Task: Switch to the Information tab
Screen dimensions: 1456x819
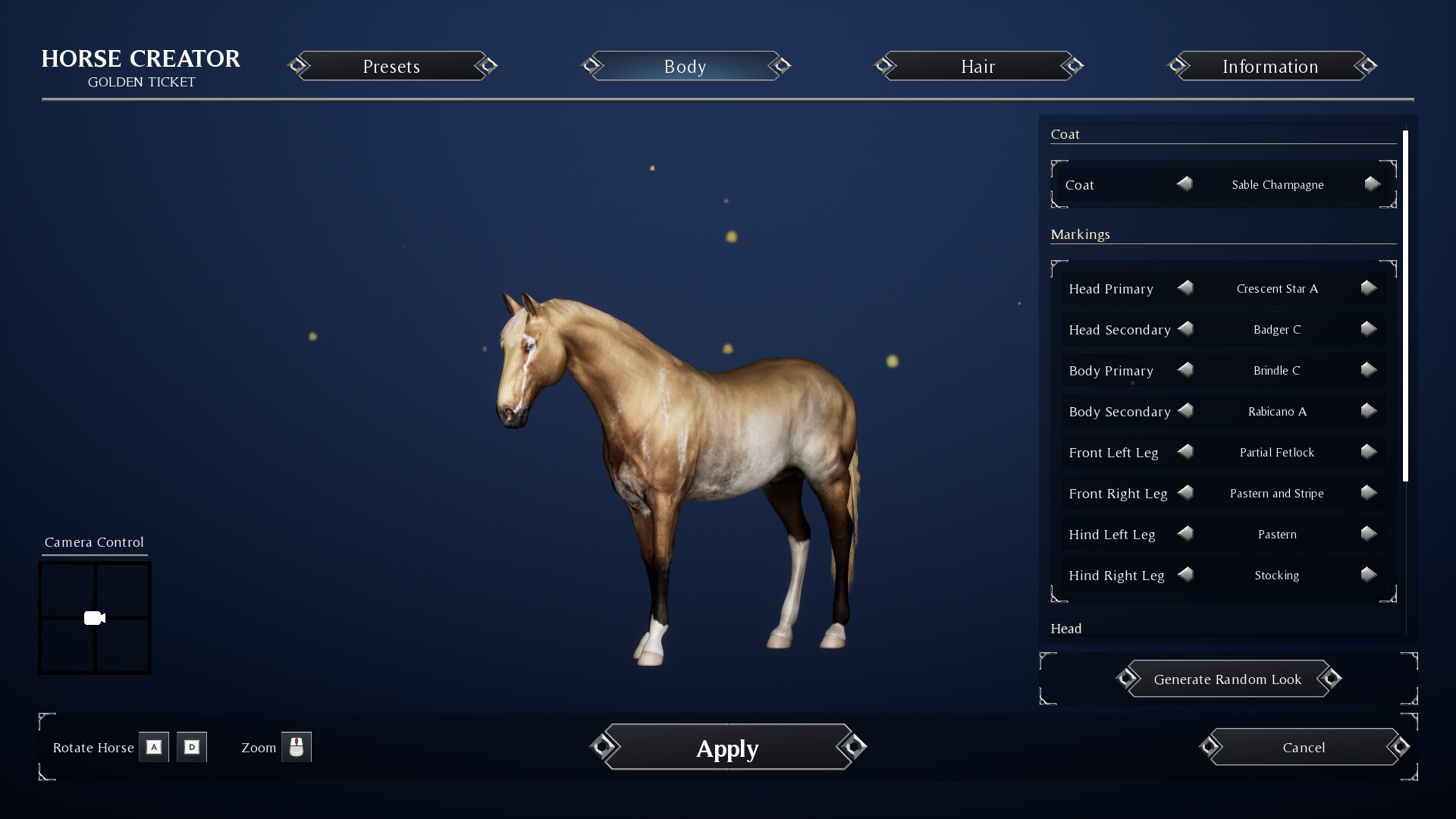Action: (x=1270, y=66)
